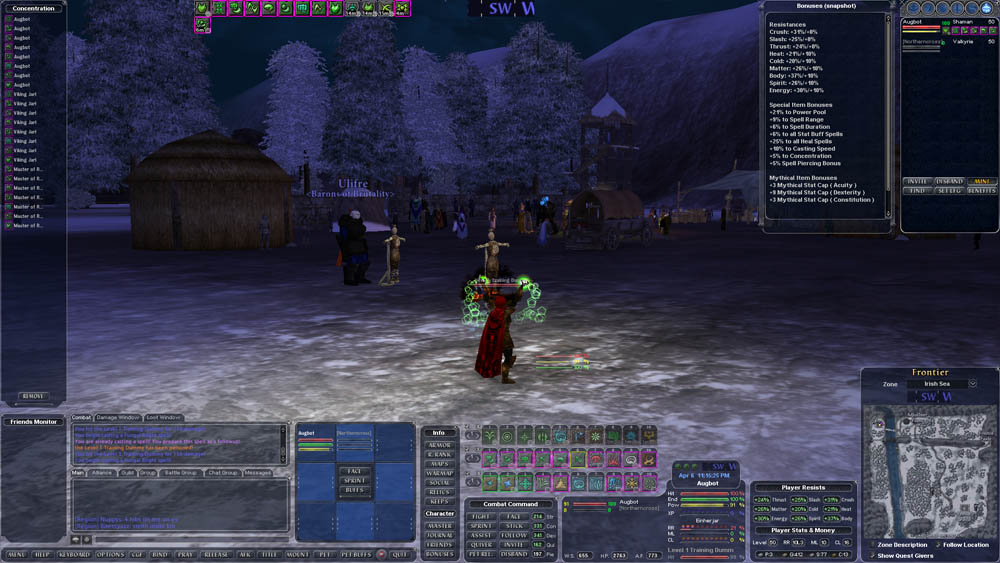
Task: Toggle the Follow Location option
Action: tap(937, 545)
